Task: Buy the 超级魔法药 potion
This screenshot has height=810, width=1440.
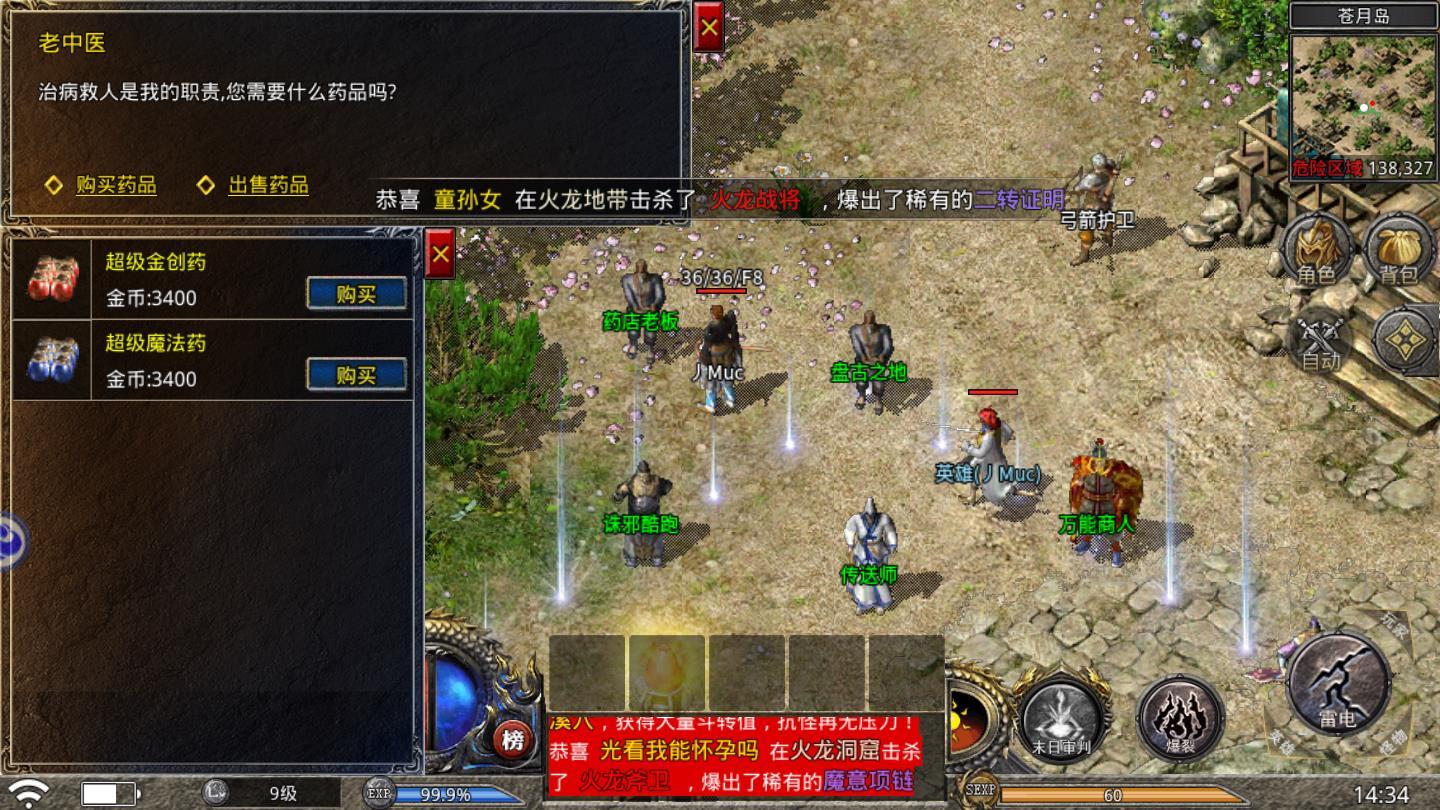Action: [x=356, y=372]
